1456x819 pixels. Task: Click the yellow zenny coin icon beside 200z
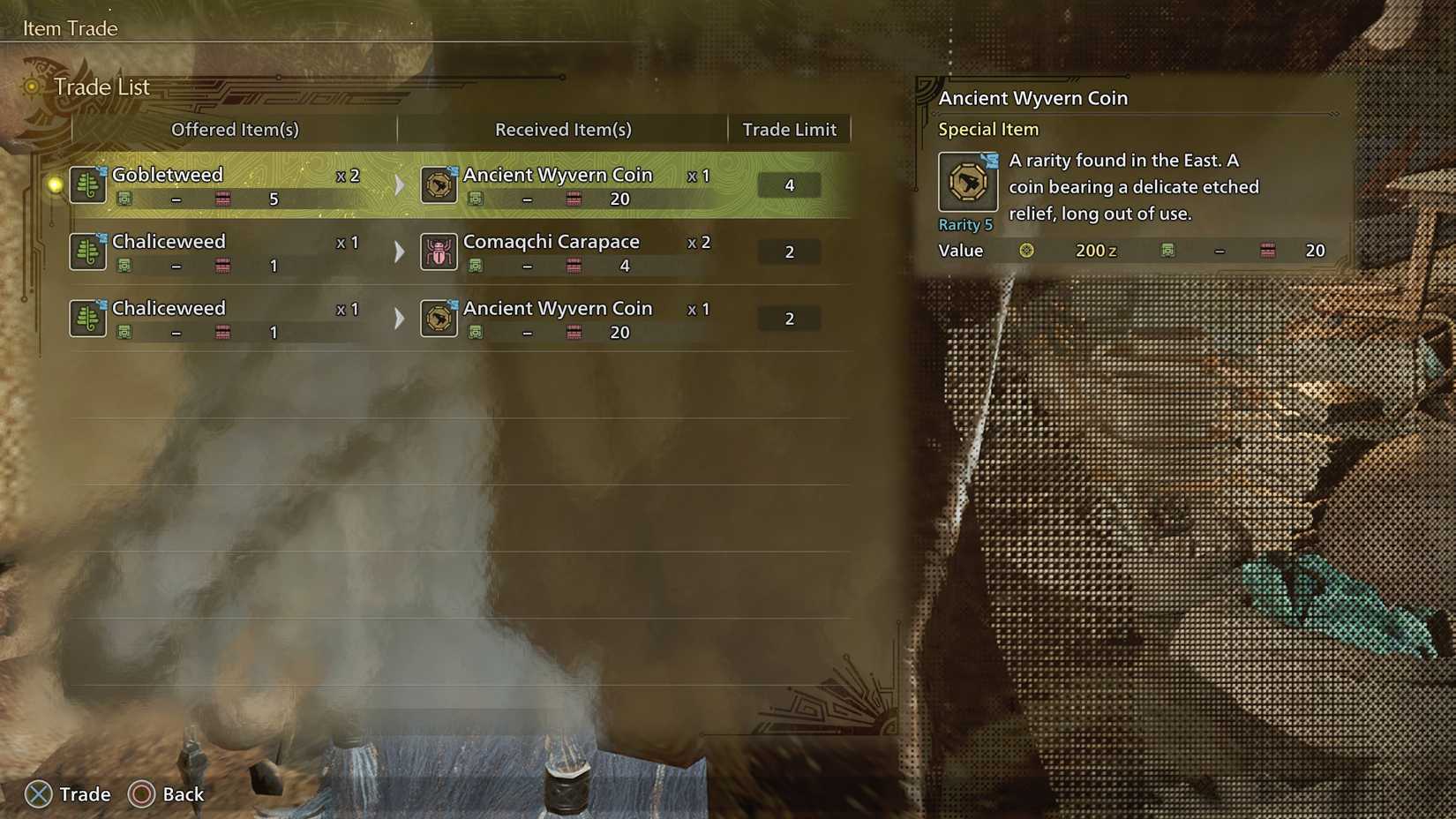[x=1026, y=251]
